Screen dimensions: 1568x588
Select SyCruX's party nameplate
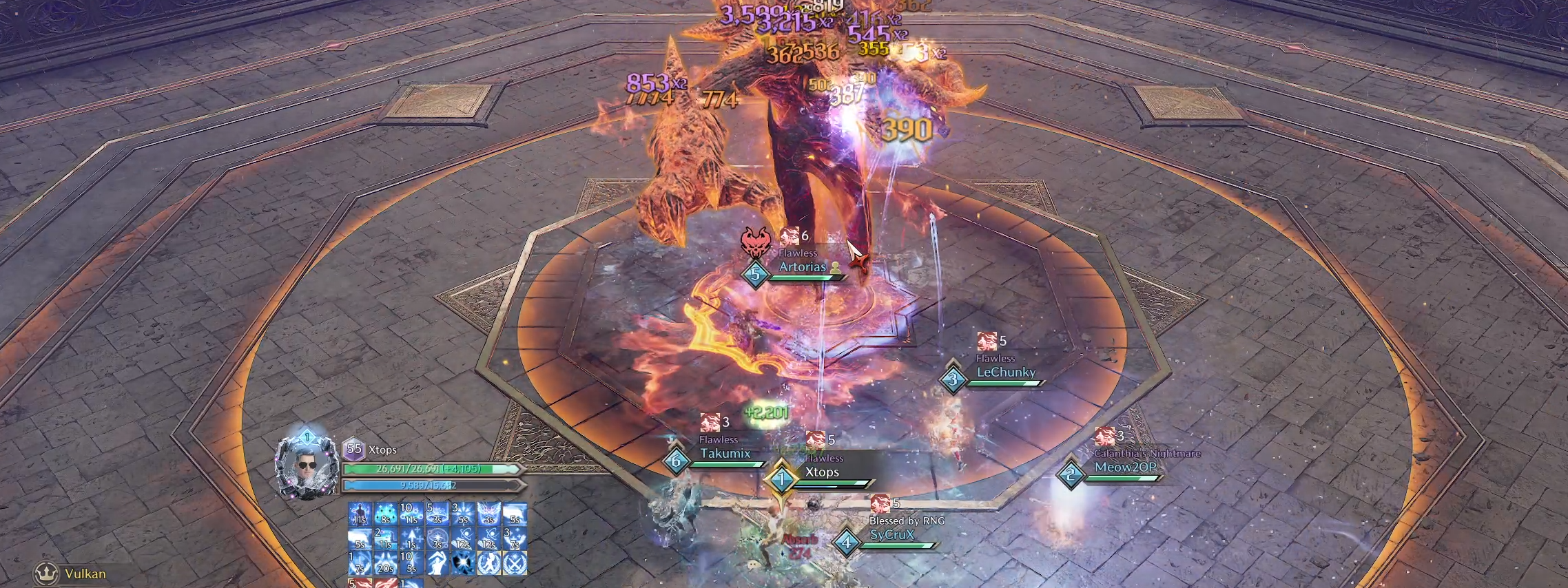click(x=891, y=535)
